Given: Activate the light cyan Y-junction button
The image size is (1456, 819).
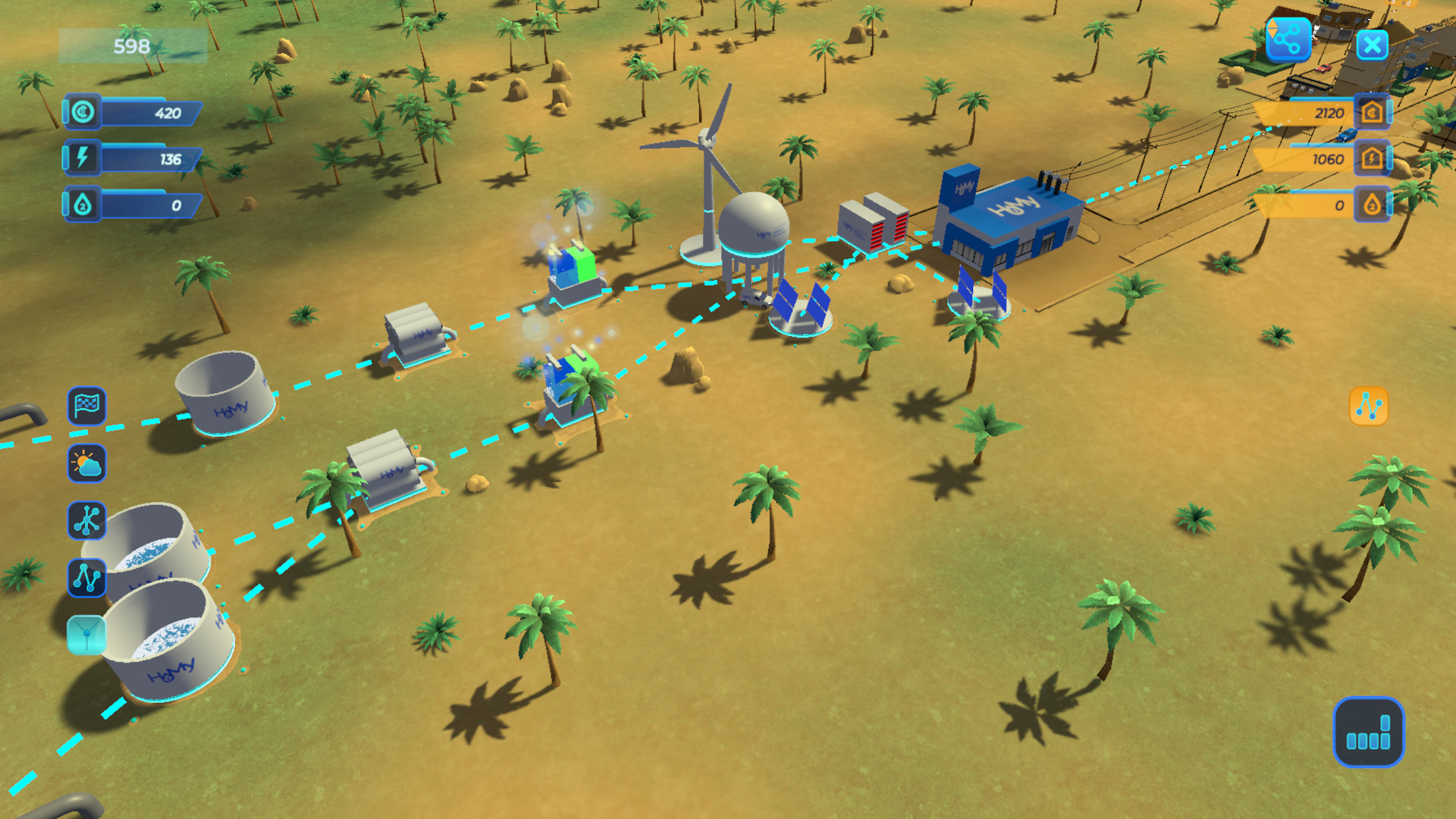Looking at the screenshot, I should 86,635.
